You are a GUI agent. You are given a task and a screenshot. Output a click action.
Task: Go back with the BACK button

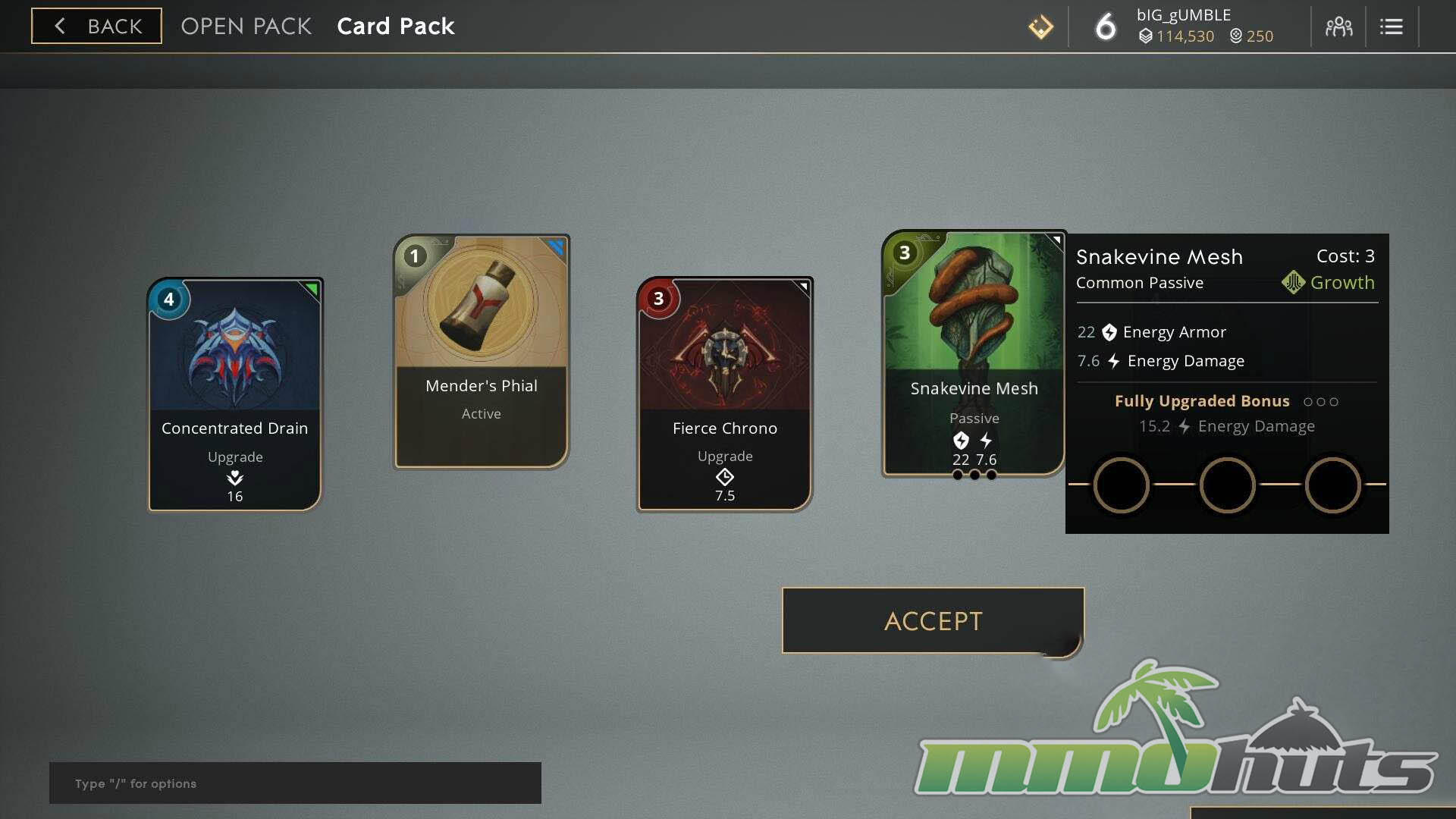coord(96,26)
